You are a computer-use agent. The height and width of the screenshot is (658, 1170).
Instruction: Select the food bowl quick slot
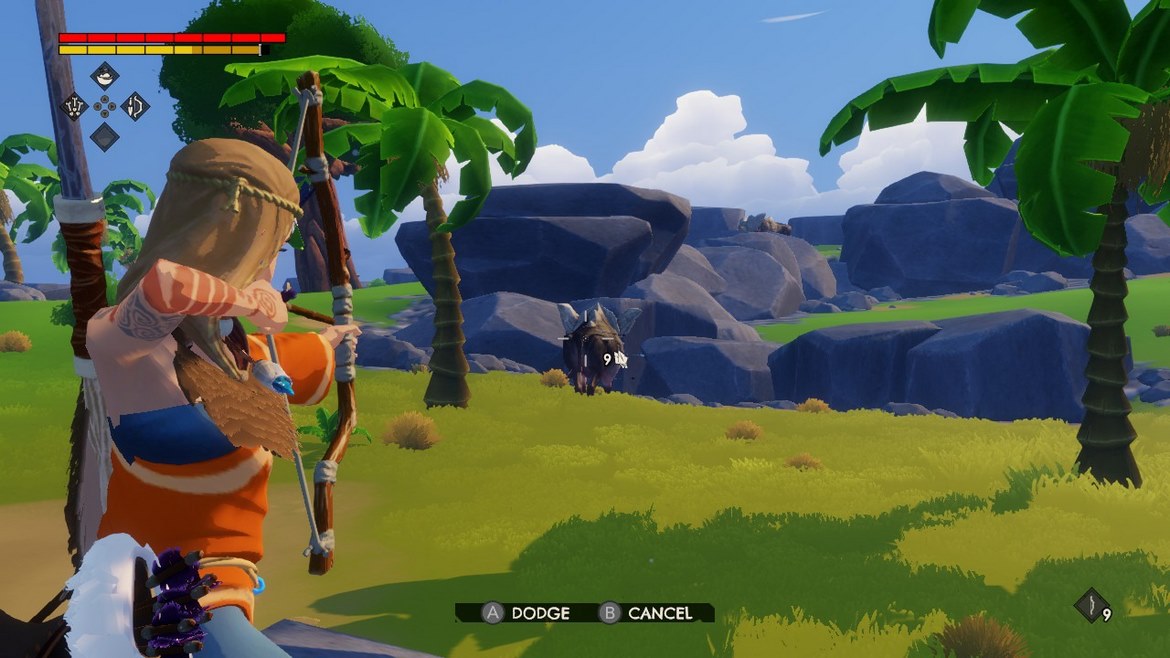105,75
